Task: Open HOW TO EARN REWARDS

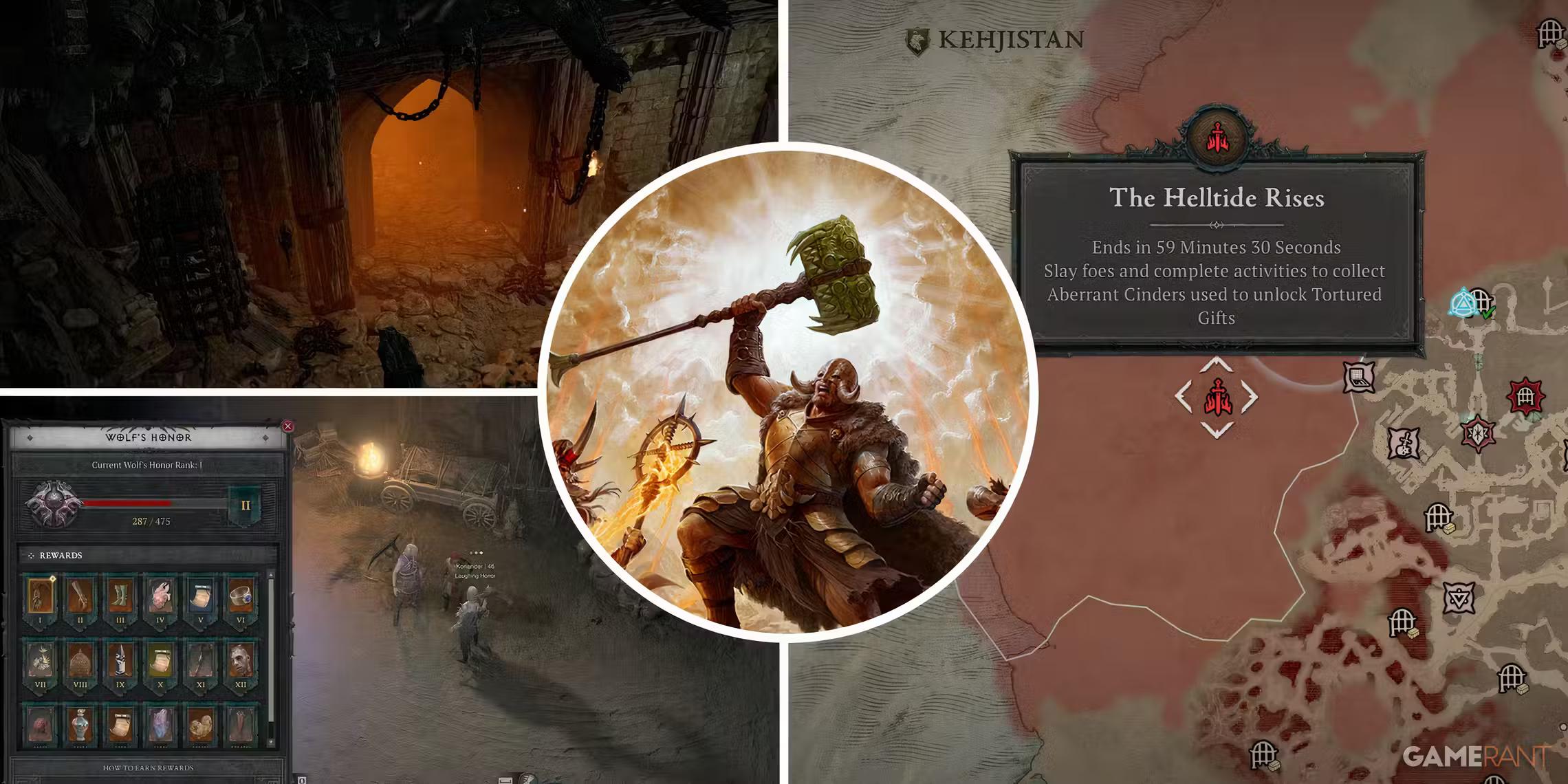Action: tap(149, 768)
